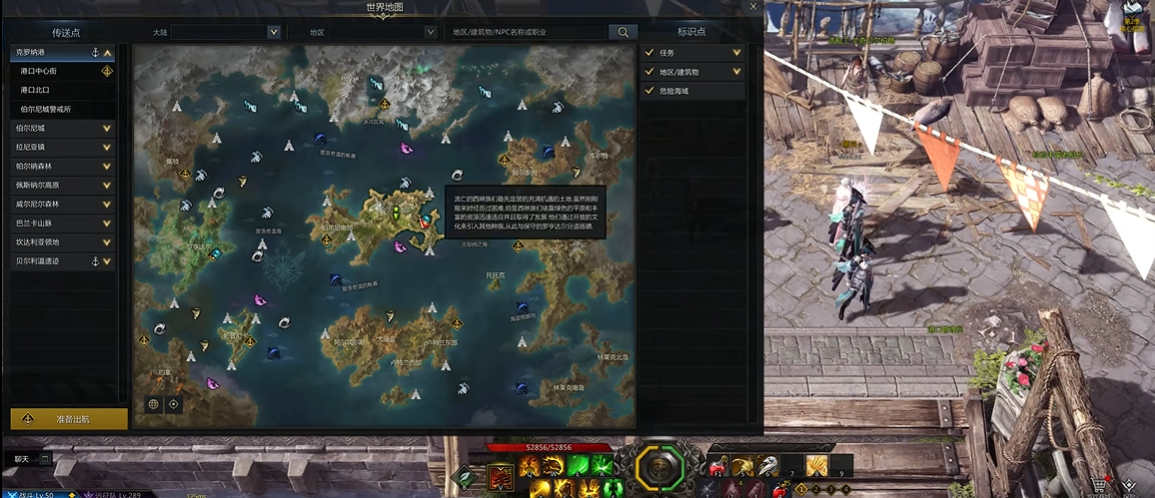
Task: Click the magnifying glass search button
Action: [623, 32]
